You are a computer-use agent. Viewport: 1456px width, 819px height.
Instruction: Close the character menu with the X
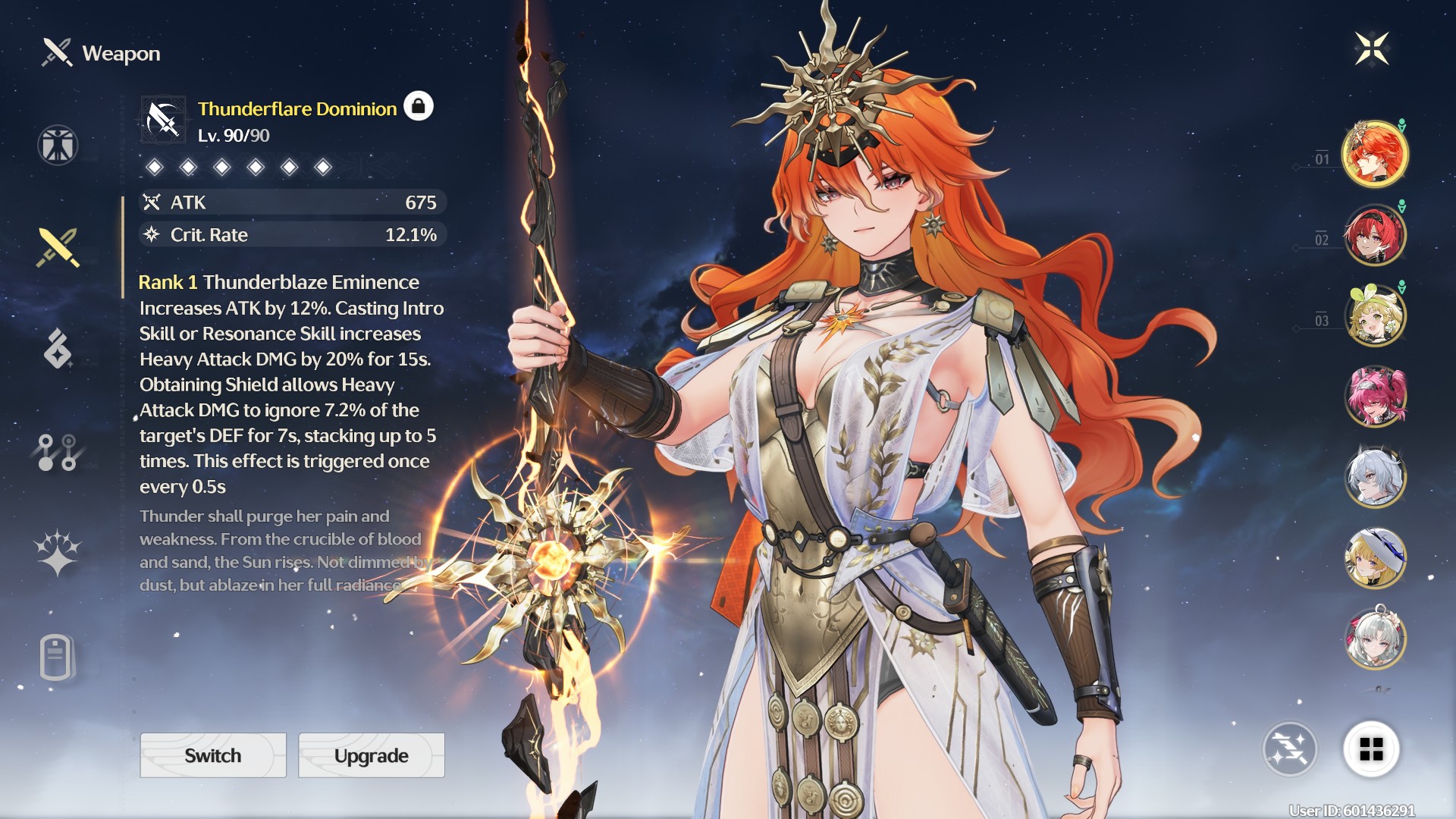point(1372,49)
